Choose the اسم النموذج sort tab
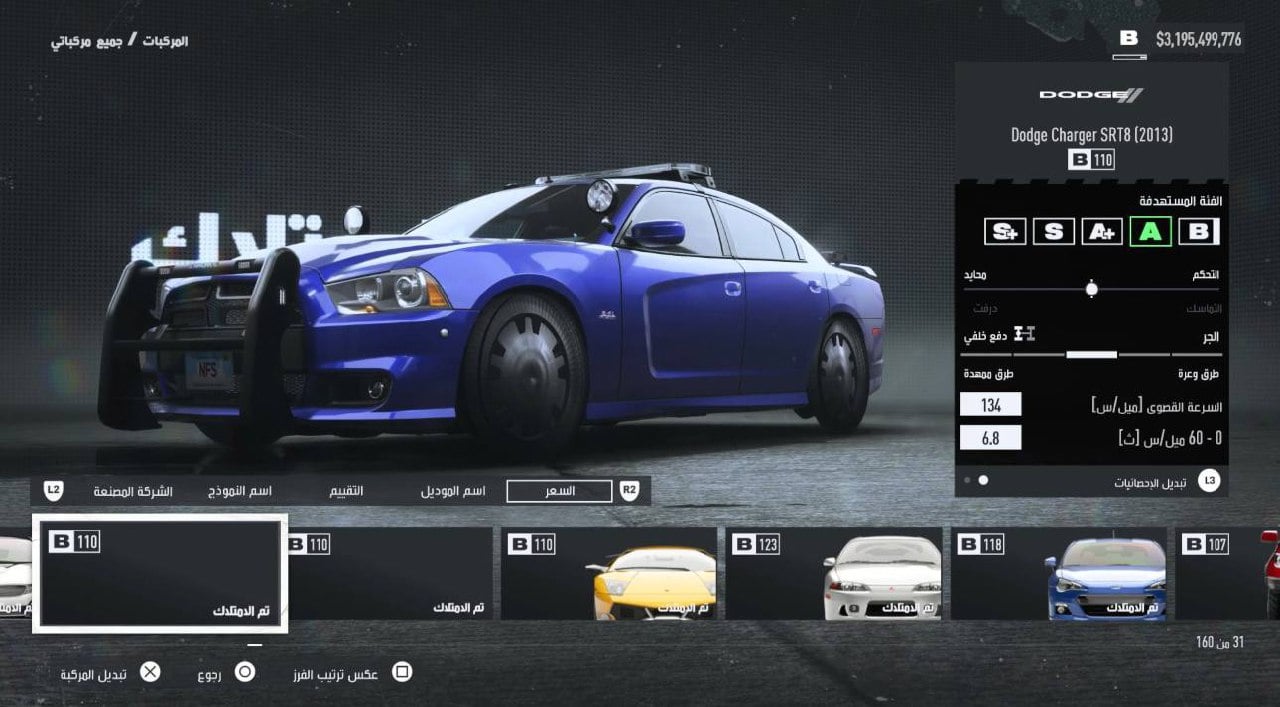 point(240,491)
